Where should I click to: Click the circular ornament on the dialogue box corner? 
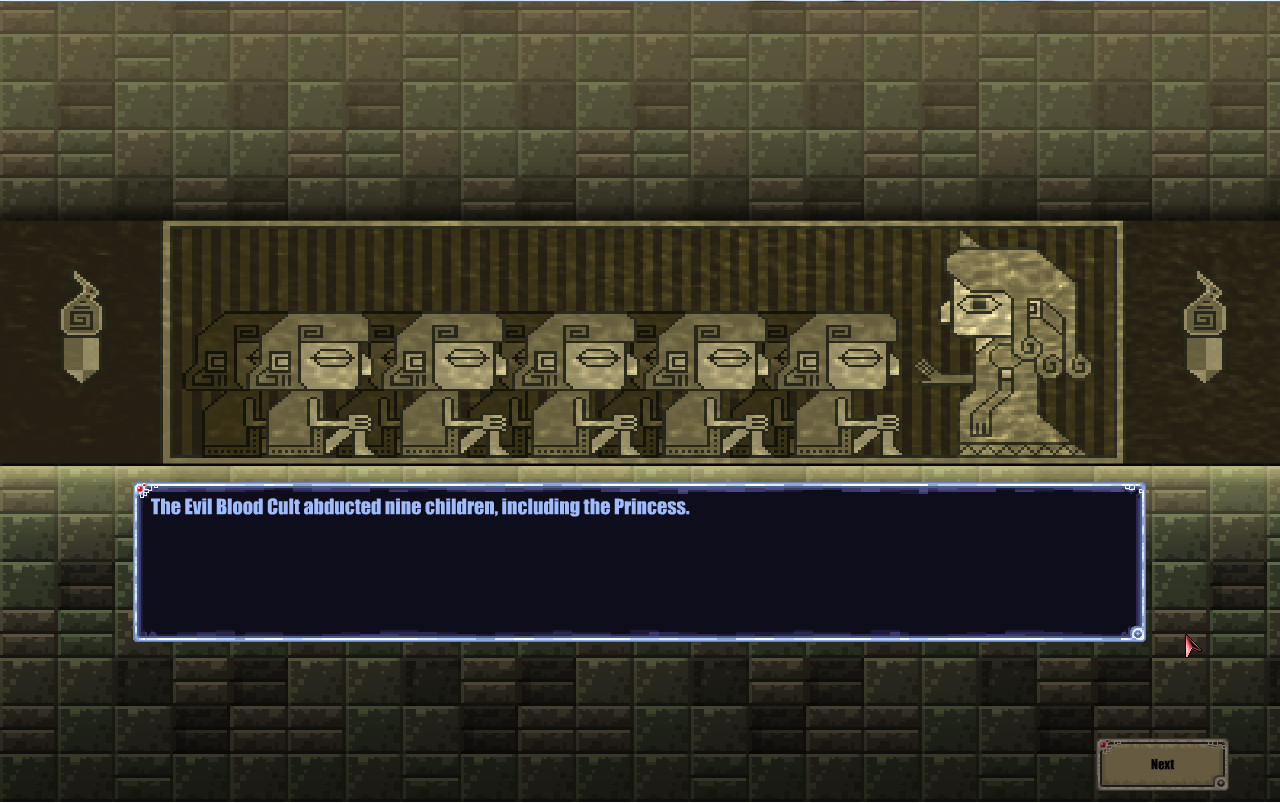tap(1136, 633)
